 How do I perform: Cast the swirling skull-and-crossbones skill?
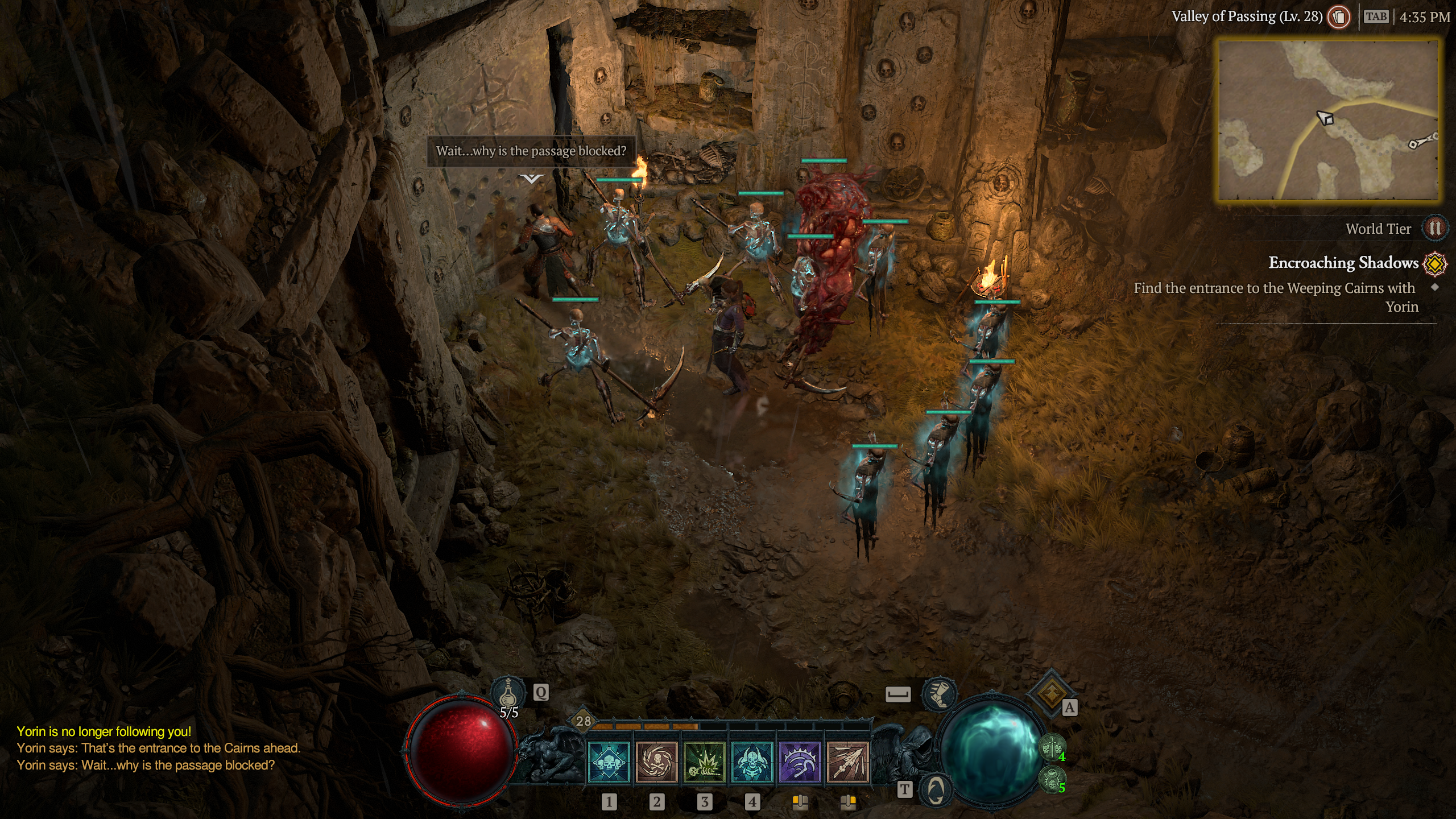[x=656, y=763]
